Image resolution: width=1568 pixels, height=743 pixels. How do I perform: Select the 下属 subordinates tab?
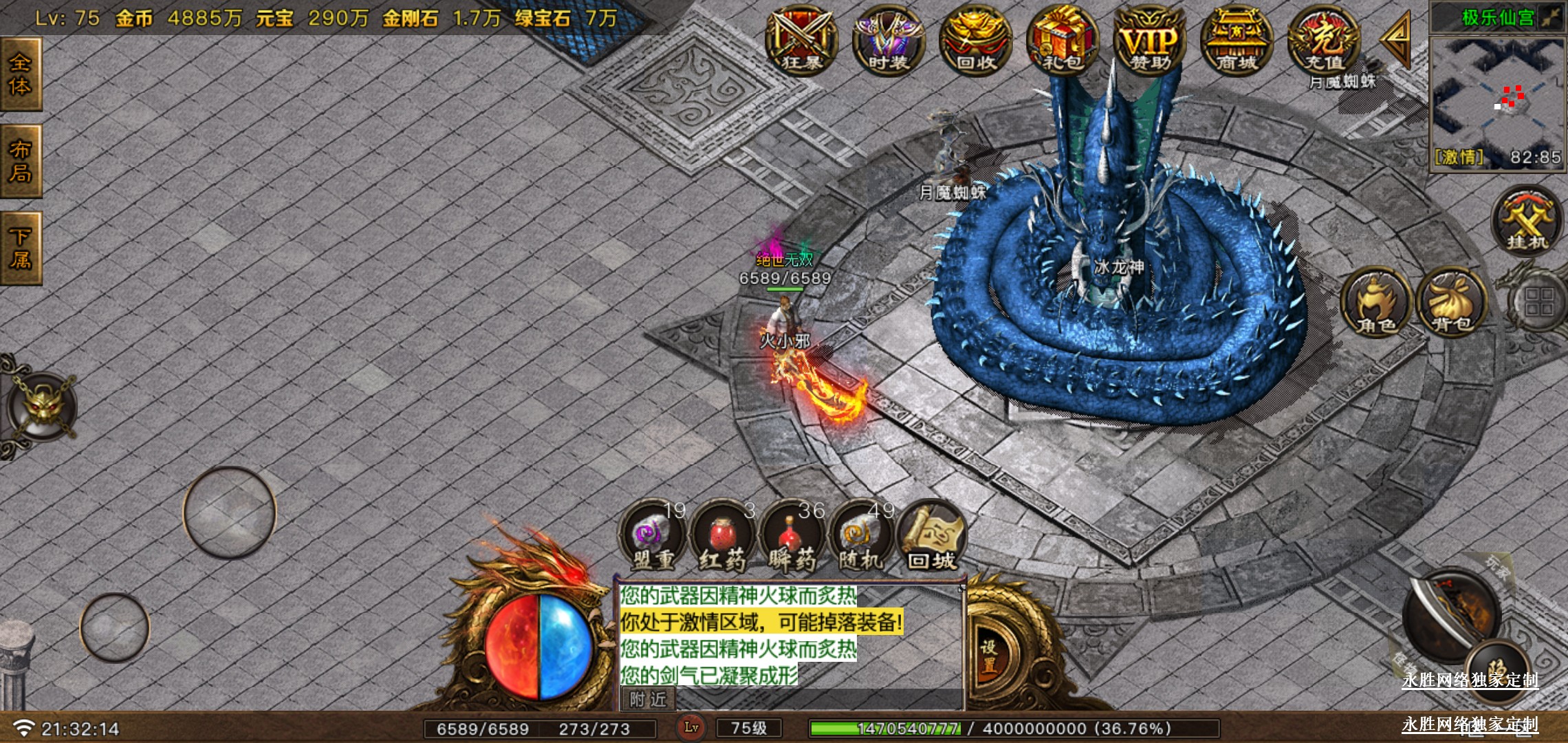[x=21, y=248]
